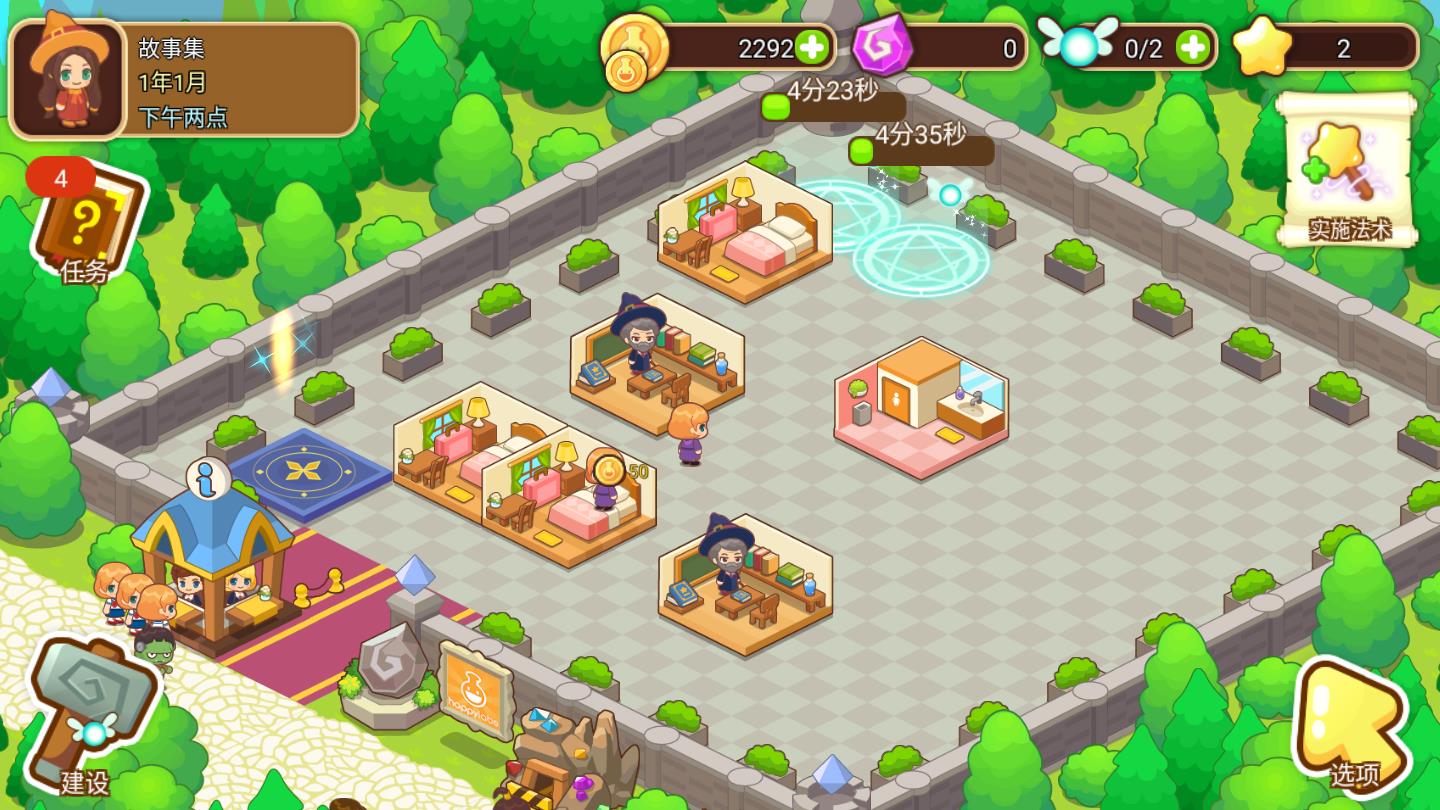Tap the blue info bubble above gazebo
This screenshot has width=1440, height=810.
click(208, 478)
